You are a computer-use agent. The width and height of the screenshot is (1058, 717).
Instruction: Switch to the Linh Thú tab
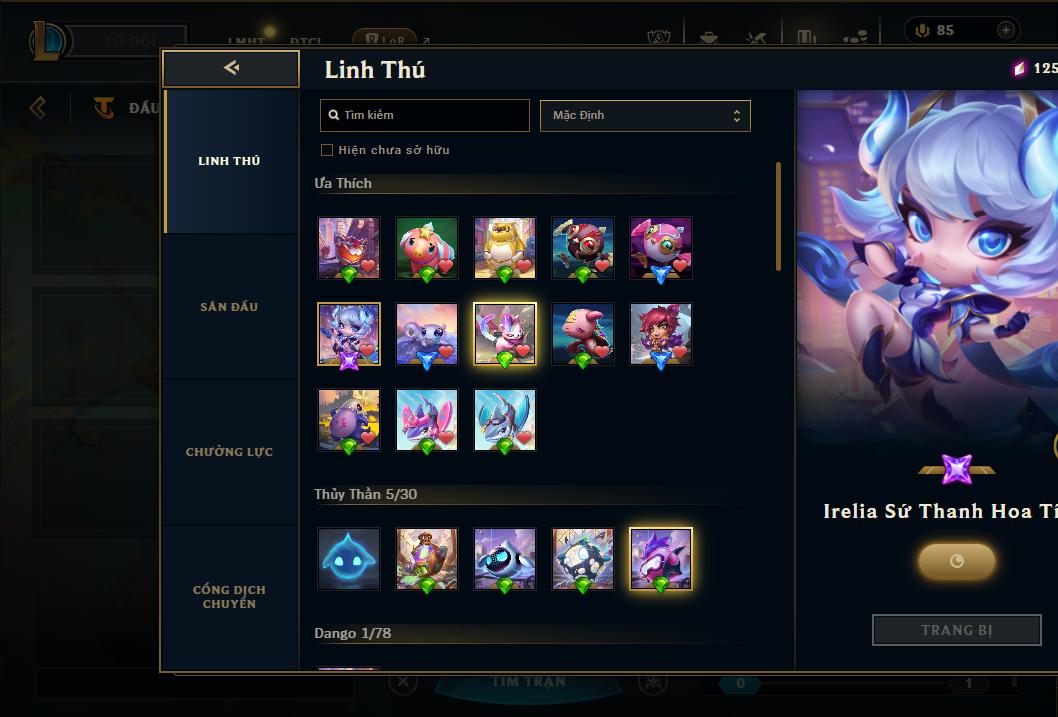(x=229, y=161)
